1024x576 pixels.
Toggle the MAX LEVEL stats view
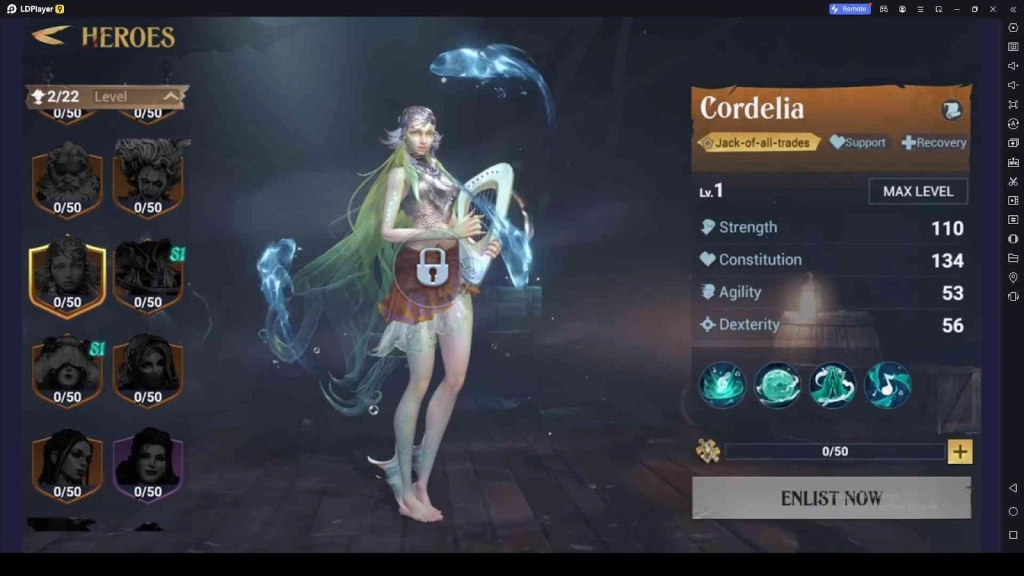[918, 191]
